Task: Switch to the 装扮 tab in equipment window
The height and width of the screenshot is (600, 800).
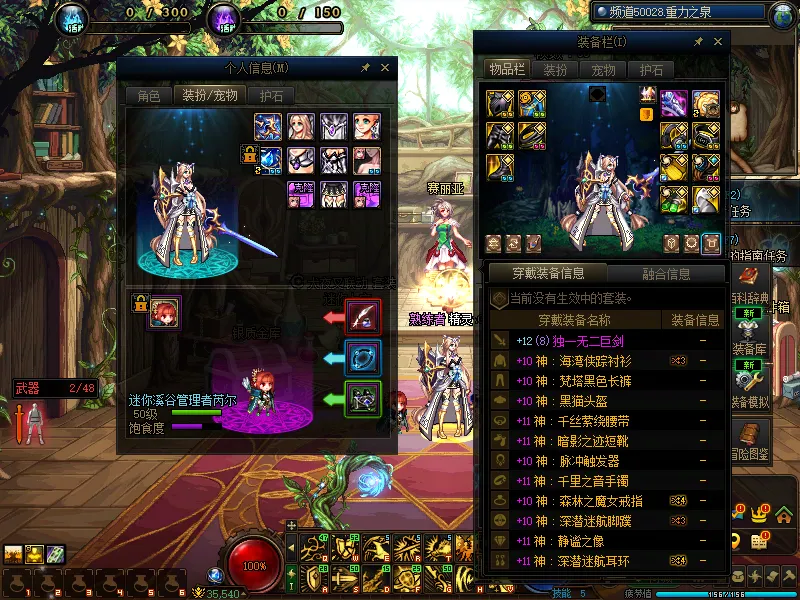Action: pos(555,69)
